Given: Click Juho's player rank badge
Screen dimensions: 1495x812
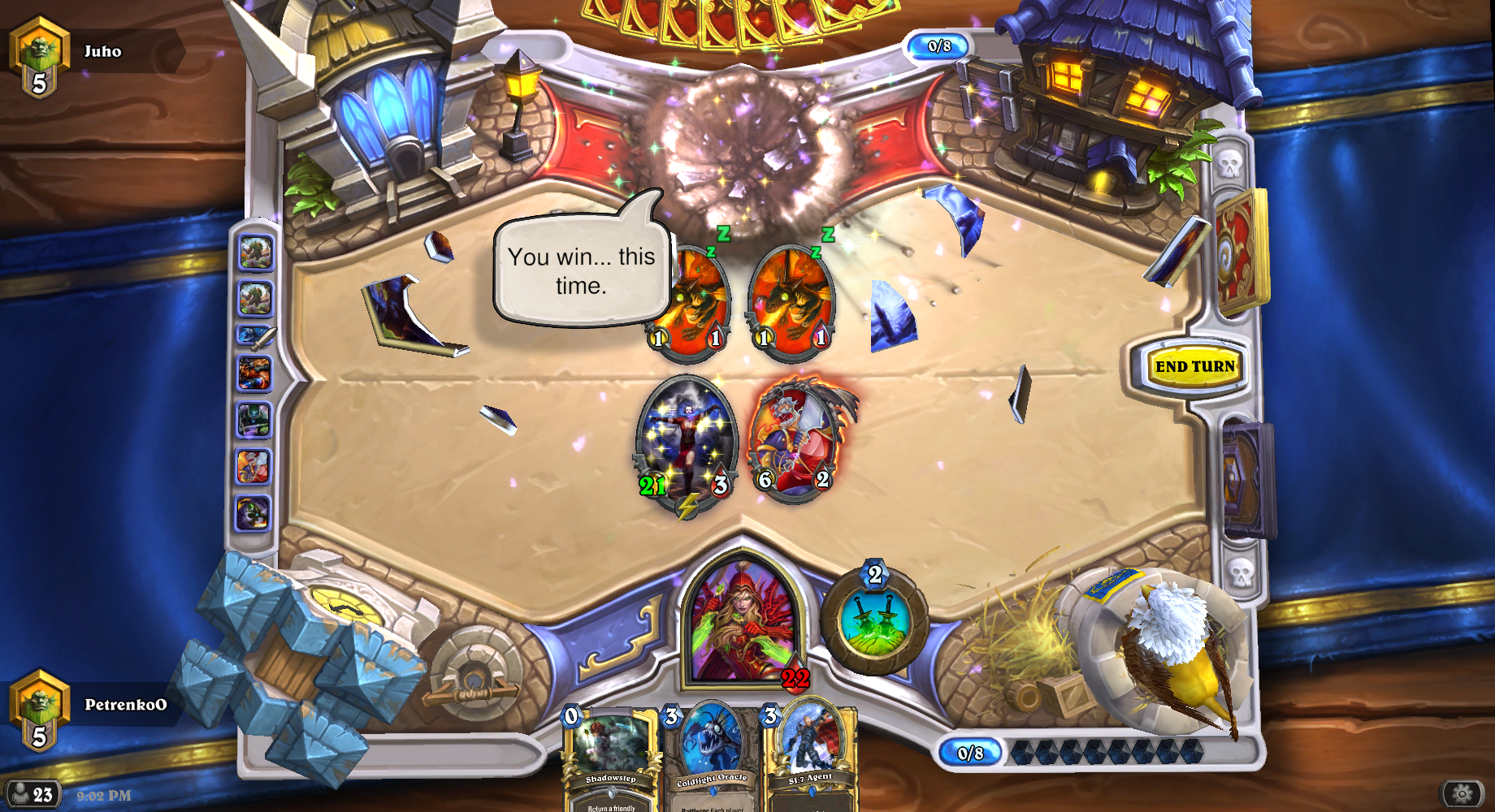Looking at the screenshot, I should point(39,57).
